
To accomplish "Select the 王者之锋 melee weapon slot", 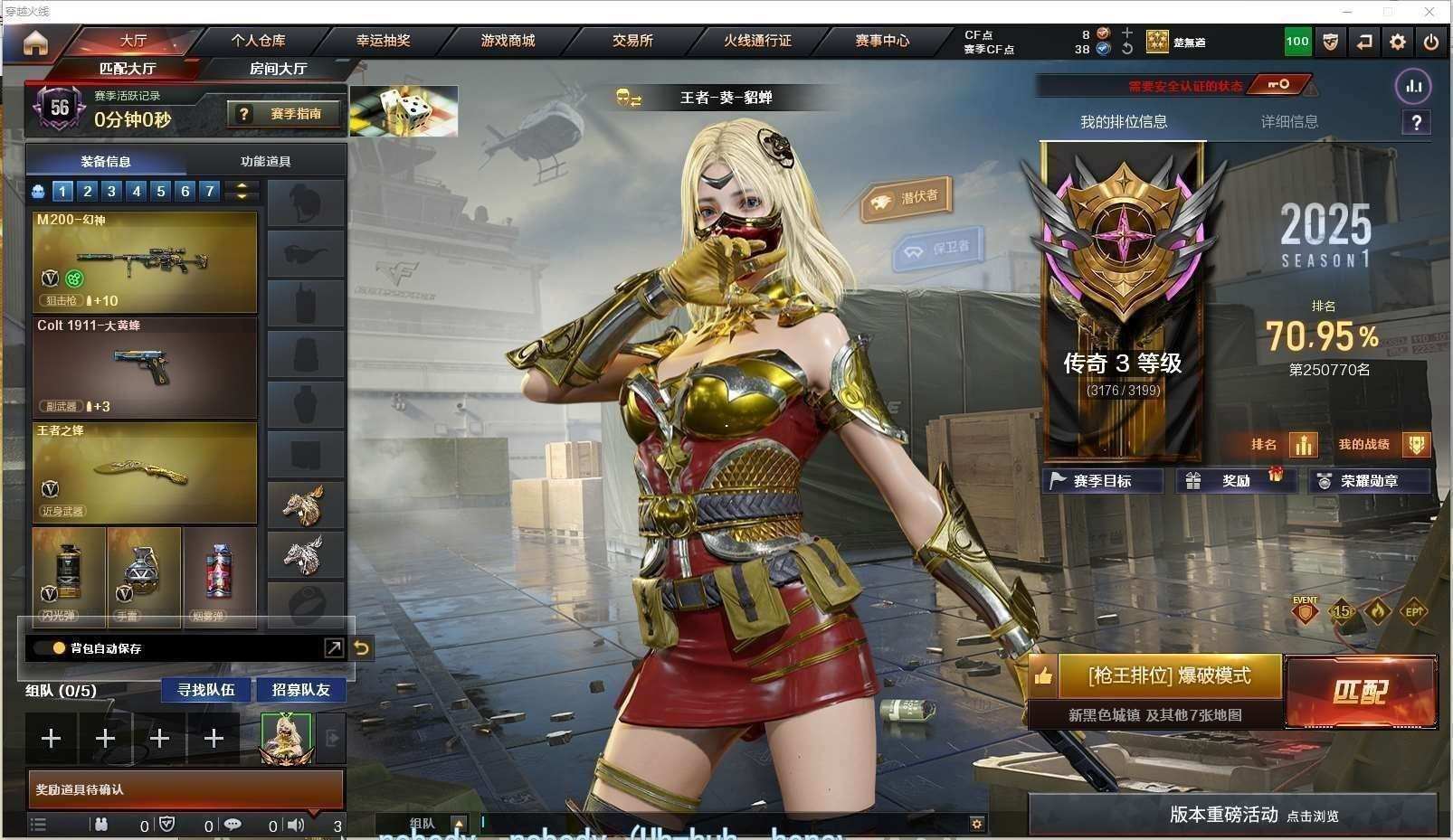I will click(145, 472).
